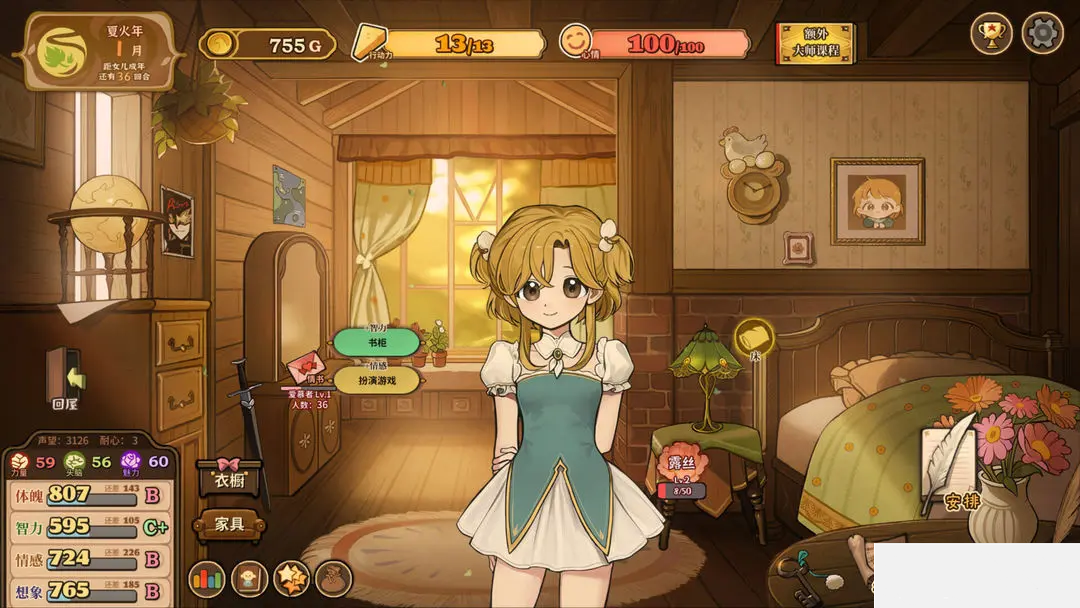Open the extra master courses sign (额外大师课程)

click(816, 43)
